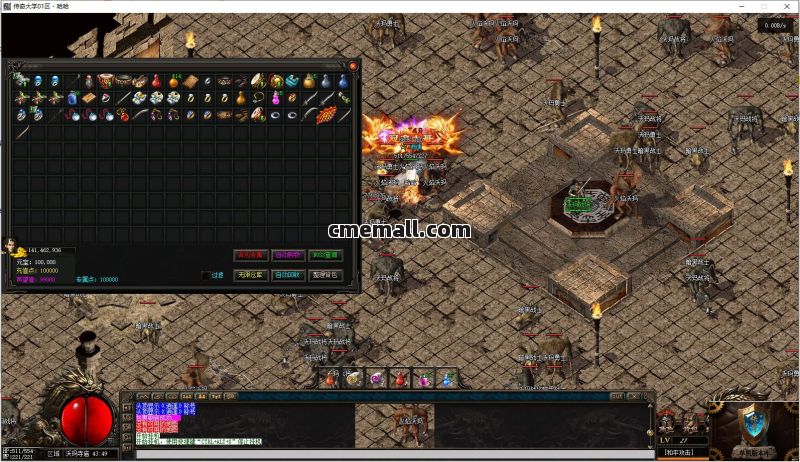Select the orange patterned item in the bag

(x=325, y=115)
